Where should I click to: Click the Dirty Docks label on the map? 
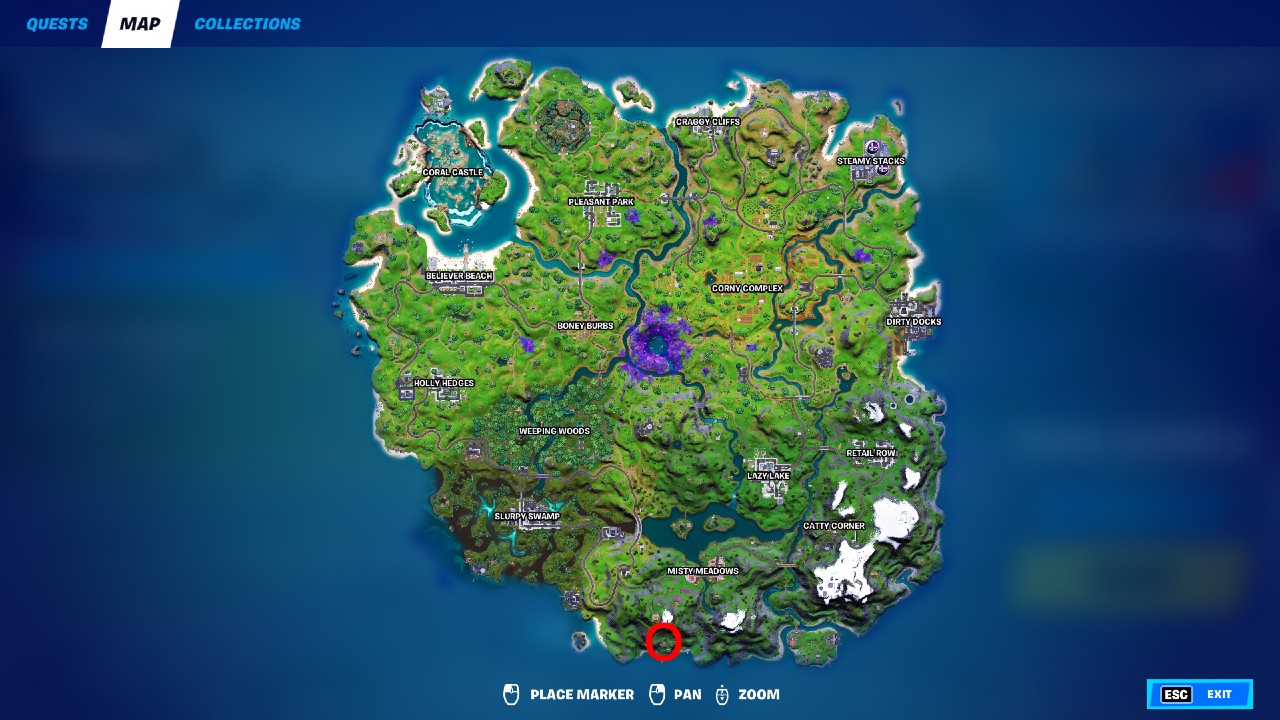click(x=915, y=321)
